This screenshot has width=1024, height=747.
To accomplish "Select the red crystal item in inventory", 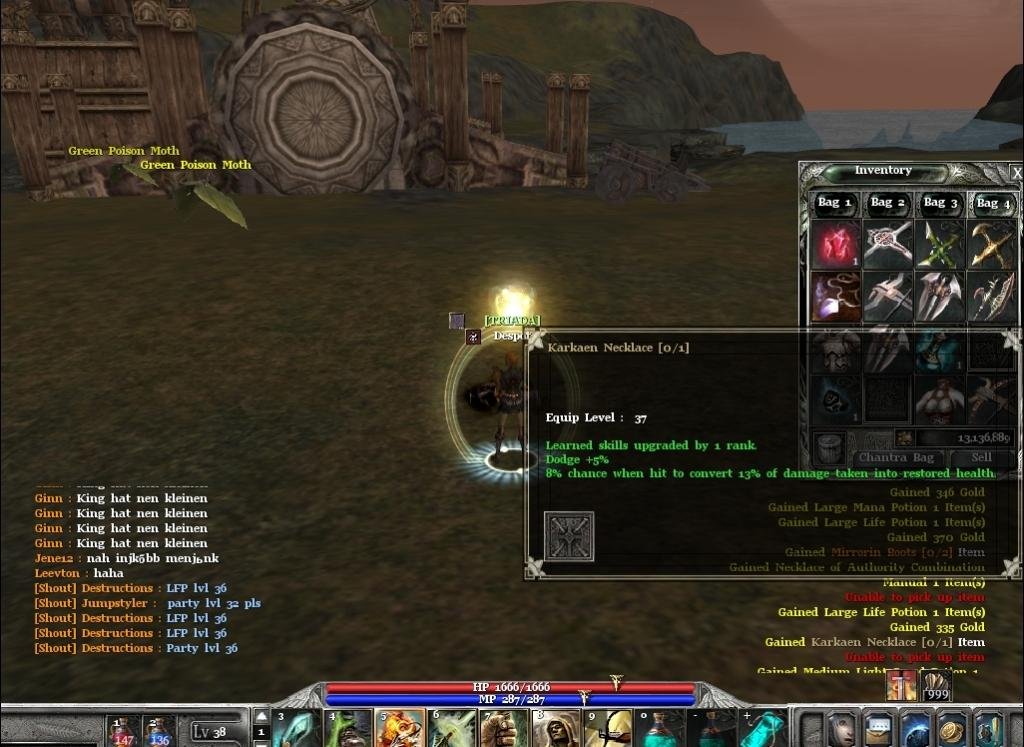I will [835, 244].
